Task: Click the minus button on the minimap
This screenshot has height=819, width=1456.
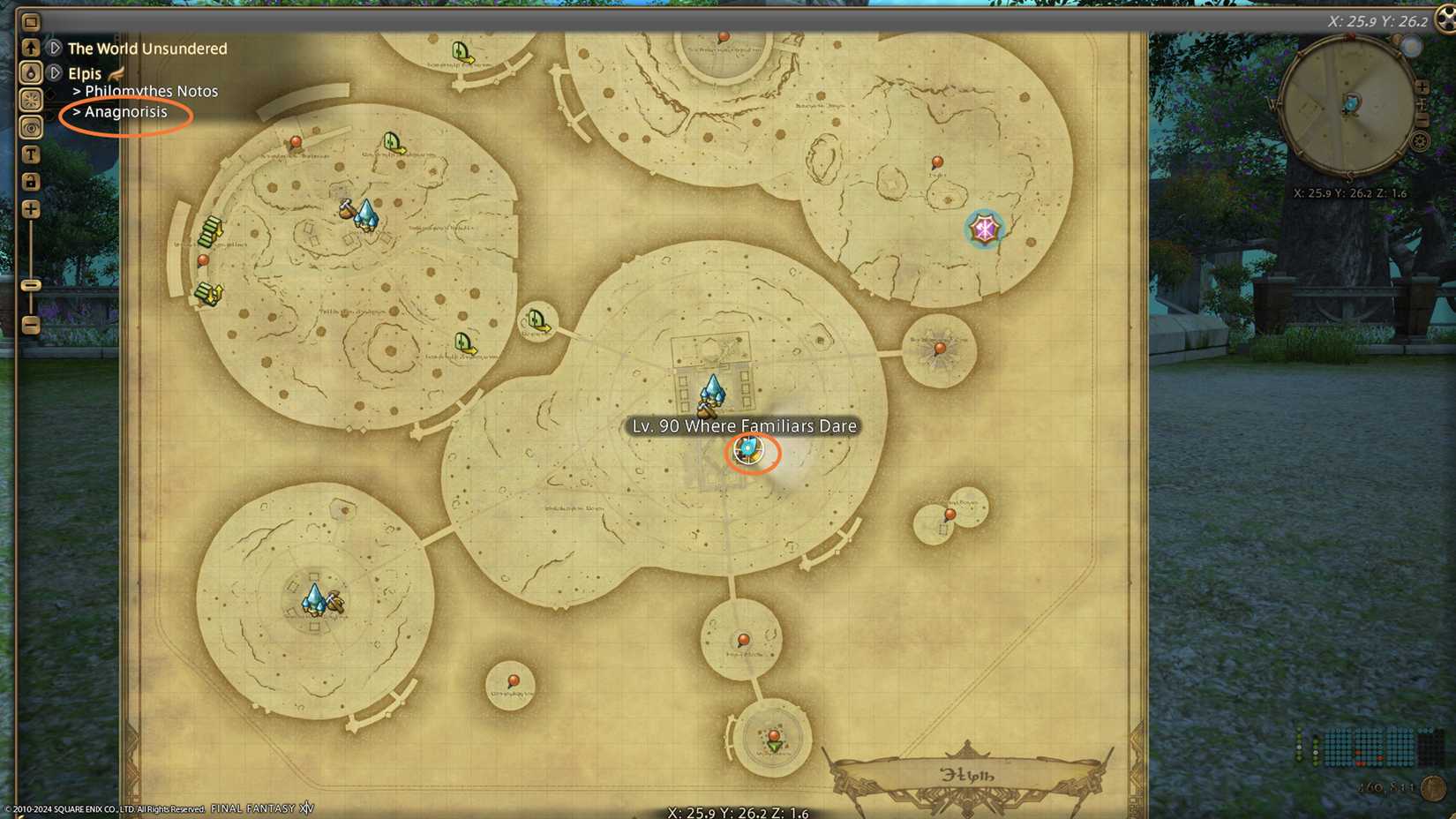Action: point(1423,117)
